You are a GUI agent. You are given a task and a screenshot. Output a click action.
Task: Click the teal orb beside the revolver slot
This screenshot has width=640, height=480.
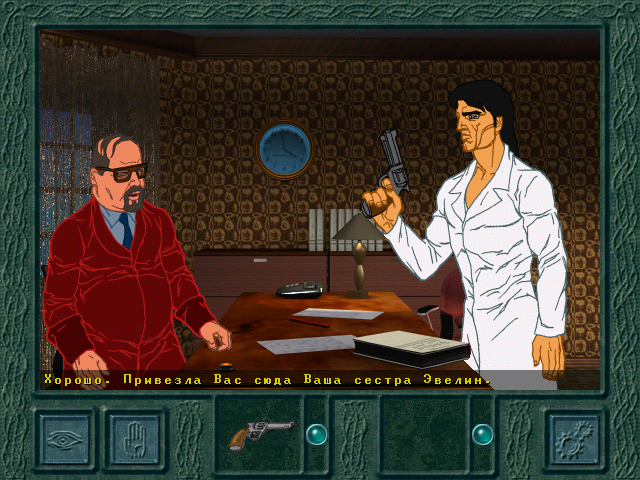point(316,434)
